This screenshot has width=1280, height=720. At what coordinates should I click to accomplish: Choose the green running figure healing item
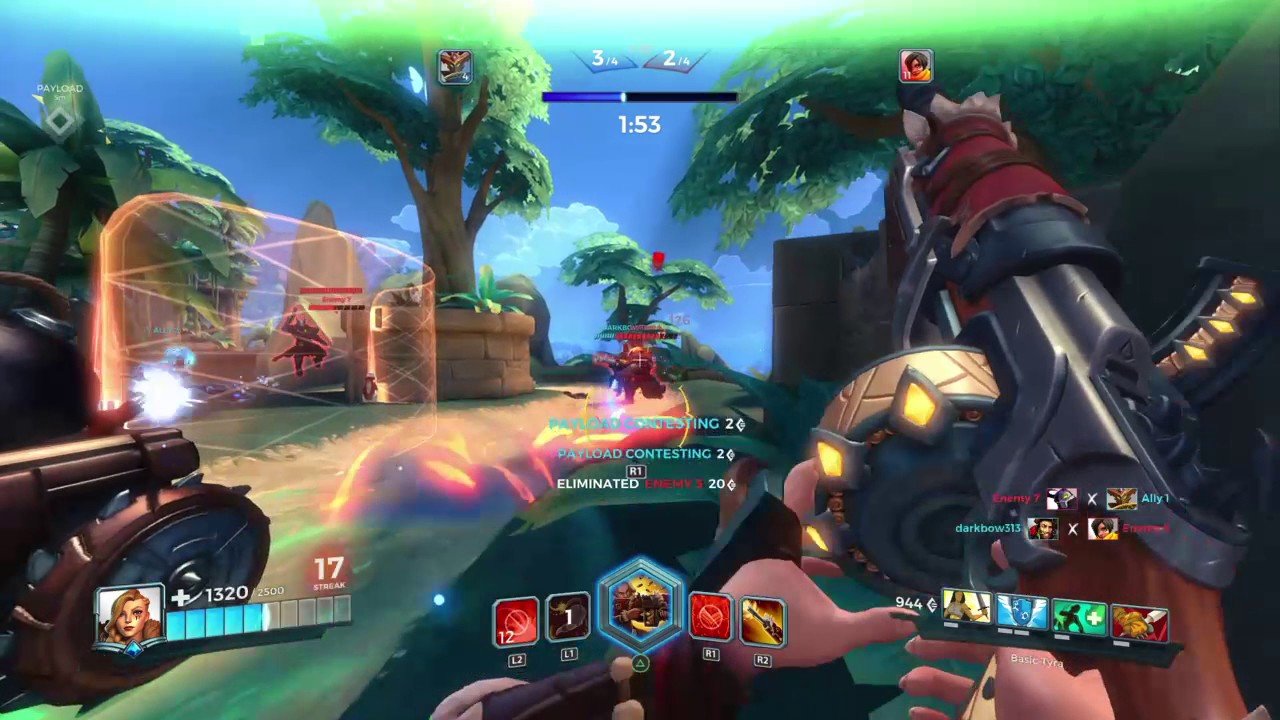pyautogui.click(x=1079, y=616)
